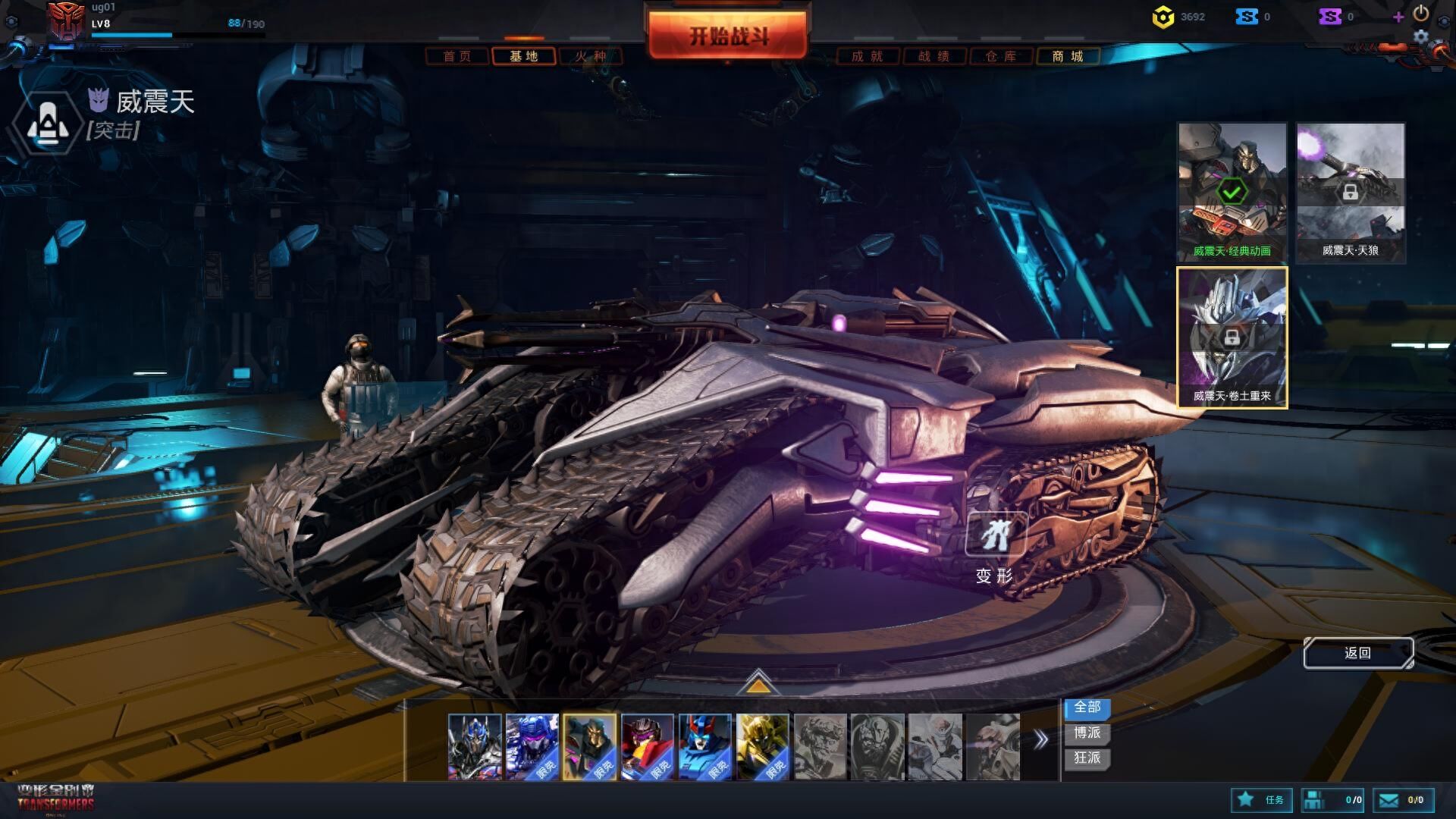This screenshot has width=1456, height=819.
Task: Select the locked 威震天·天狼 skin
Action: click(1350, 192)
